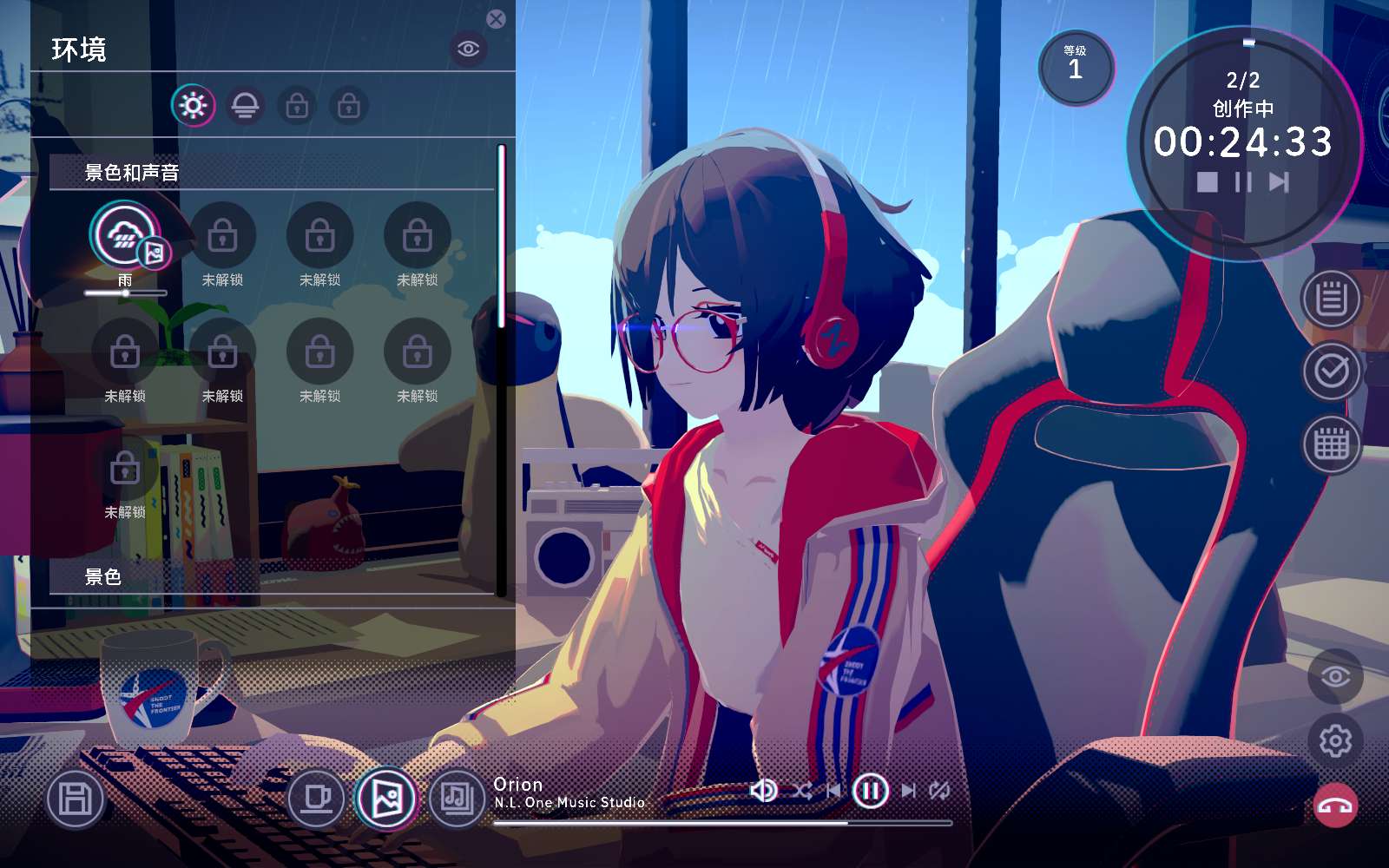Click the level 1 badge
This screenshot has height=868, width=1389.
(1076, 69)
